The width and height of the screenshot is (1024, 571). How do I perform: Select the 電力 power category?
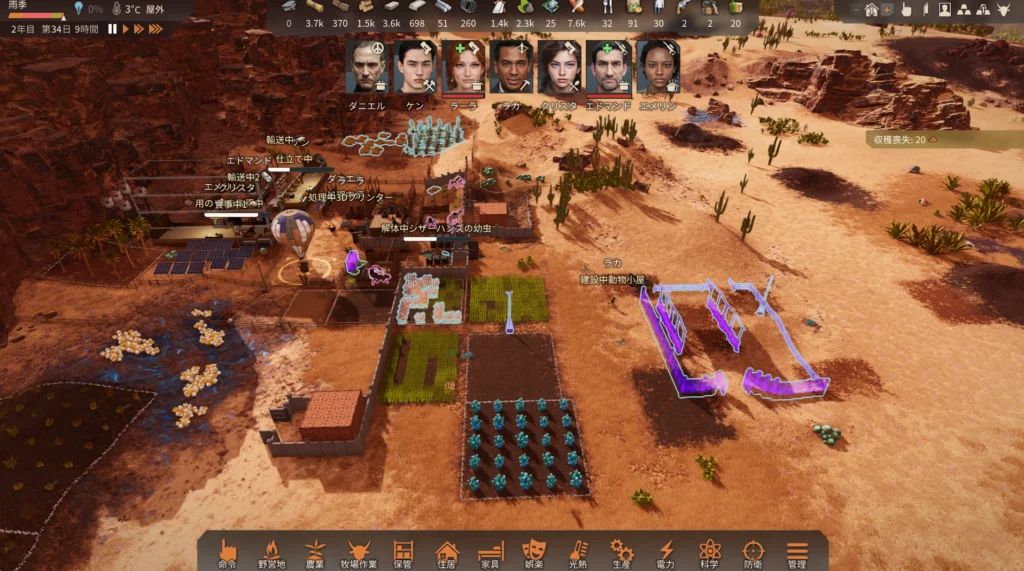[666, 553]
